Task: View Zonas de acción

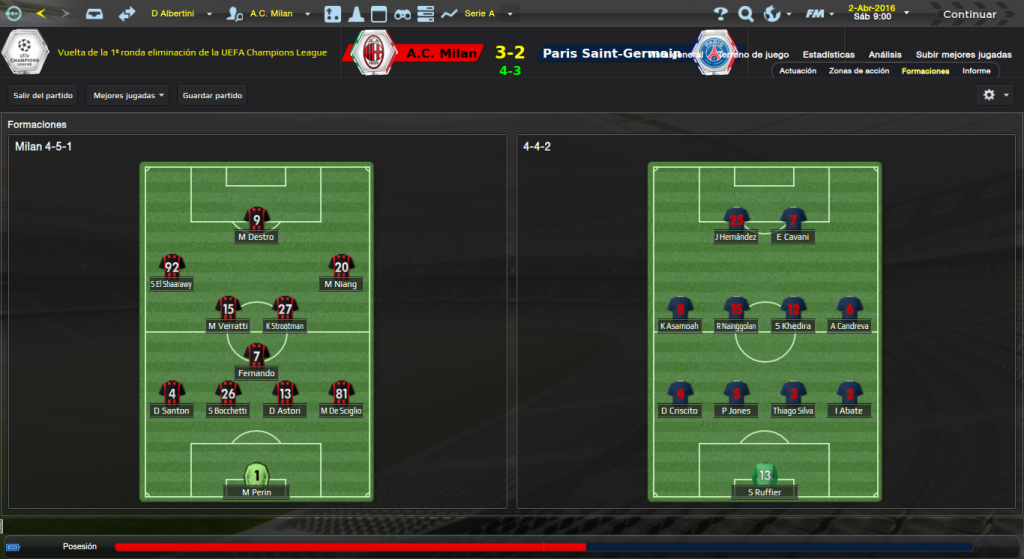Action: pos(859,71)
